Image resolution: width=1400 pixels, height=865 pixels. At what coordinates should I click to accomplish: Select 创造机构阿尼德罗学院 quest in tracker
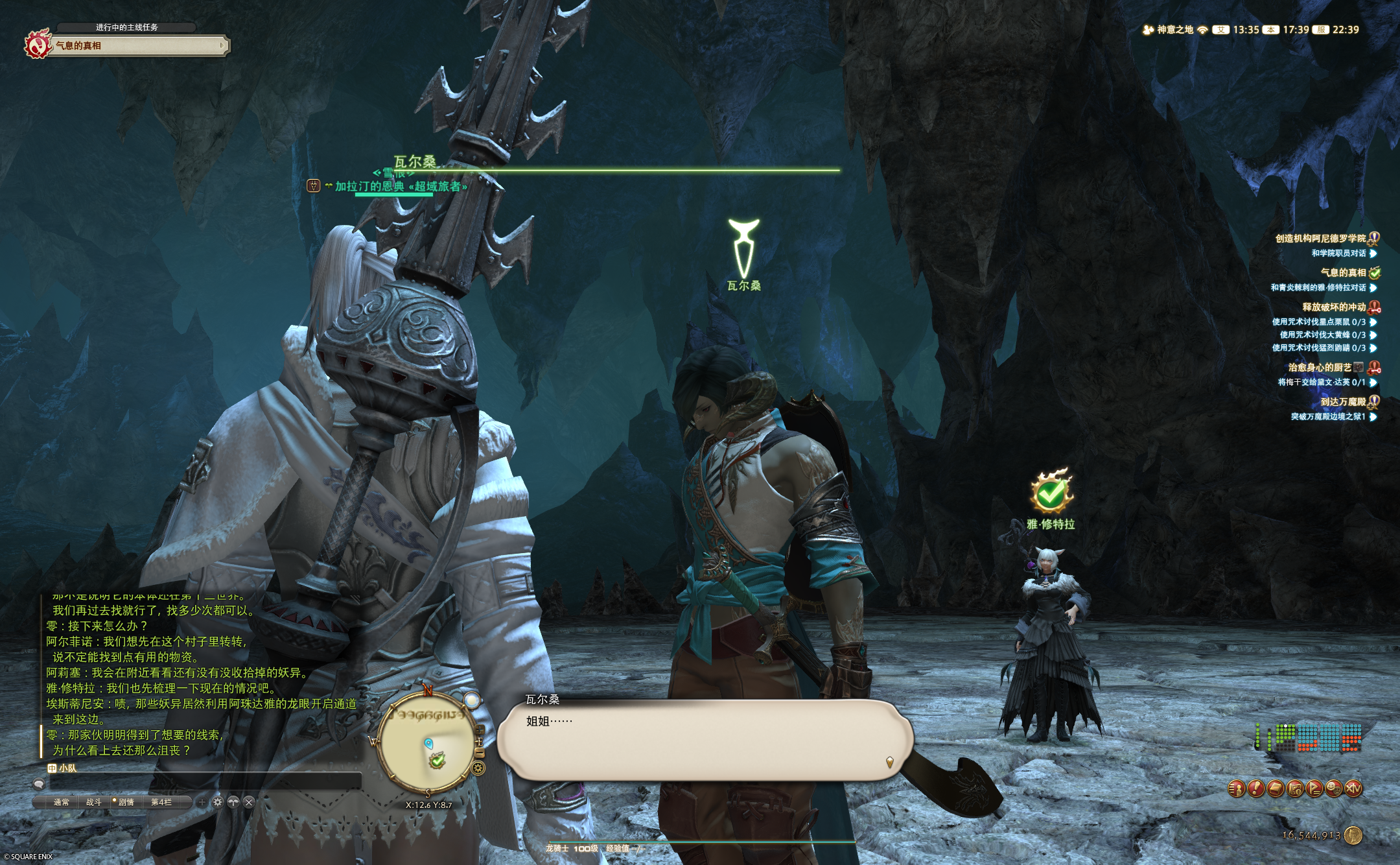pos(1320,239)
